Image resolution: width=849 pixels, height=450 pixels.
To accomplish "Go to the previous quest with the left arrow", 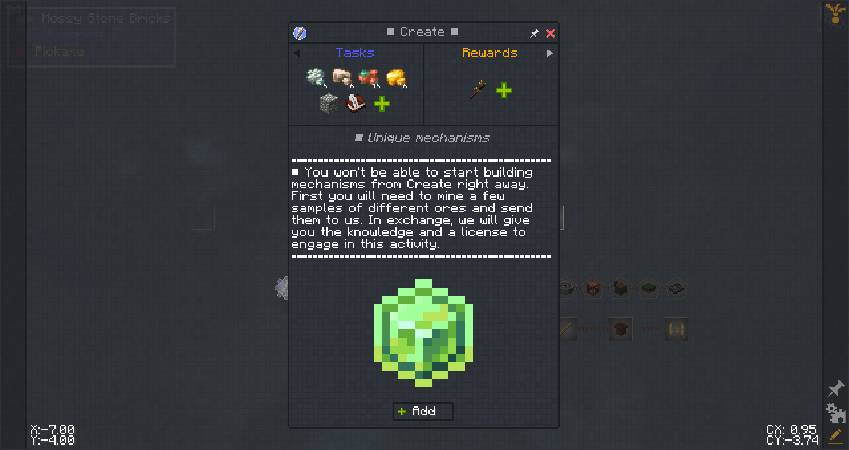I will pyautogui.click(x=297, y=53).
